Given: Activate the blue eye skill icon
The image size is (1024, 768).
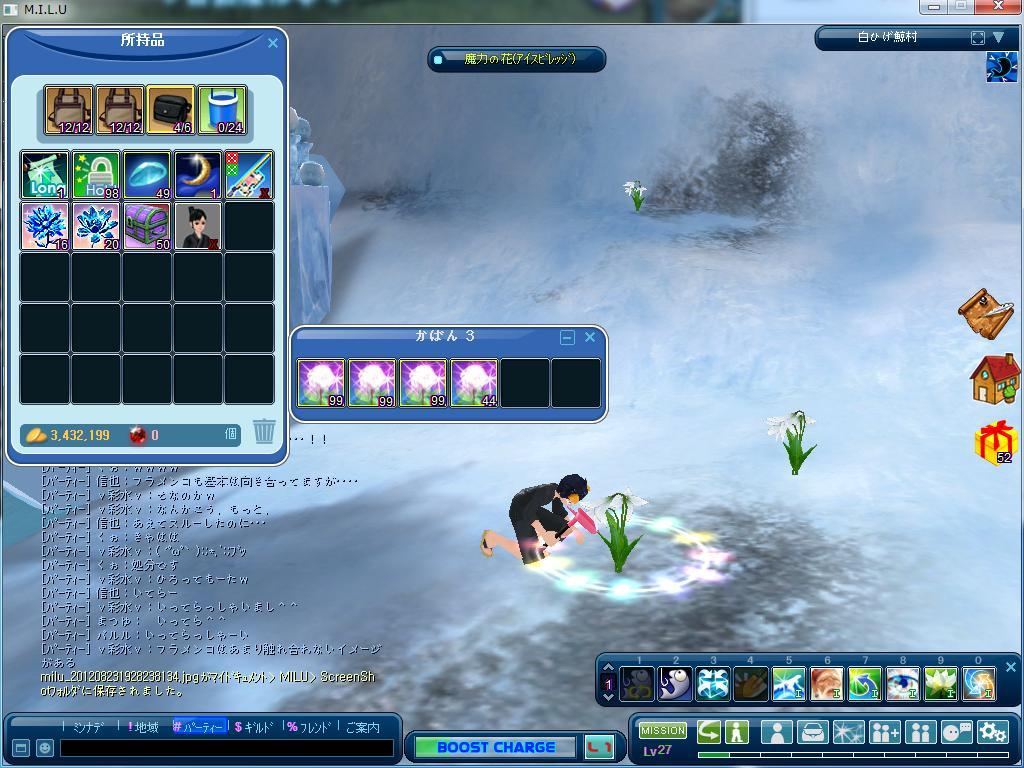Looking at the screenshot, I should 902,684.
